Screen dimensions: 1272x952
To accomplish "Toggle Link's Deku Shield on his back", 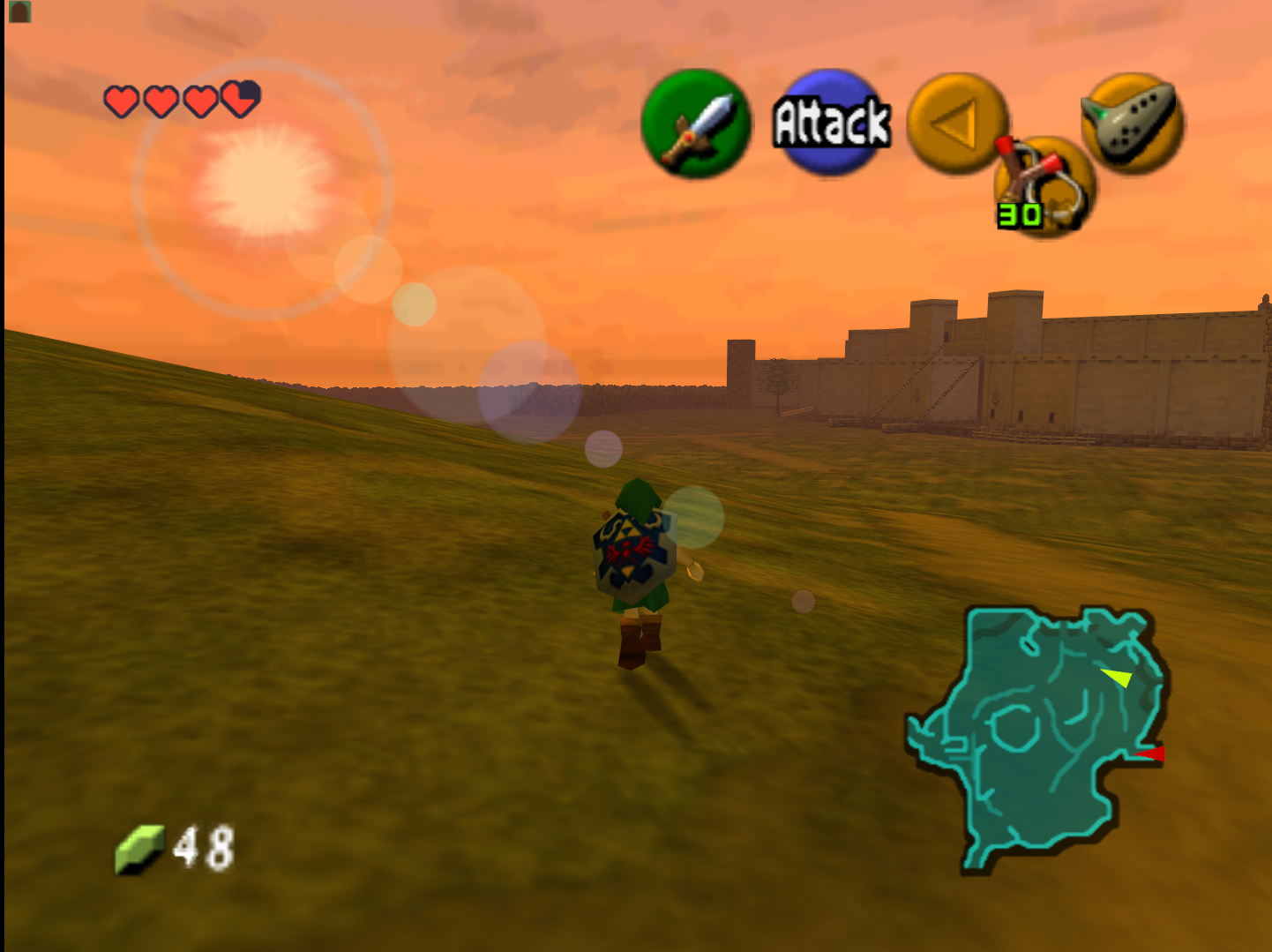I will coord(632,549).
